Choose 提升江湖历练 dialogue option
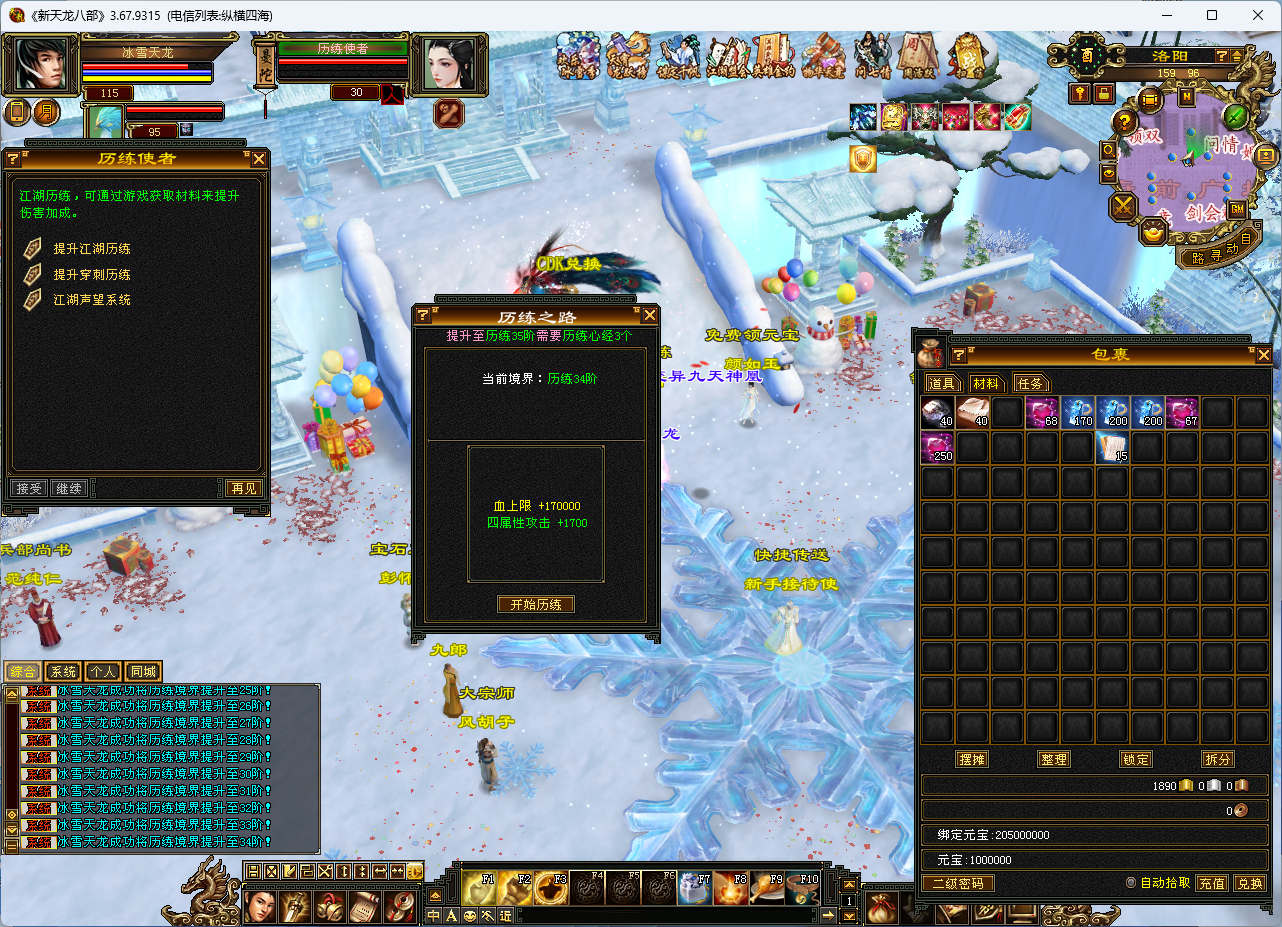1282x927 pixels. pyautogui.click(x=92, y=249)
